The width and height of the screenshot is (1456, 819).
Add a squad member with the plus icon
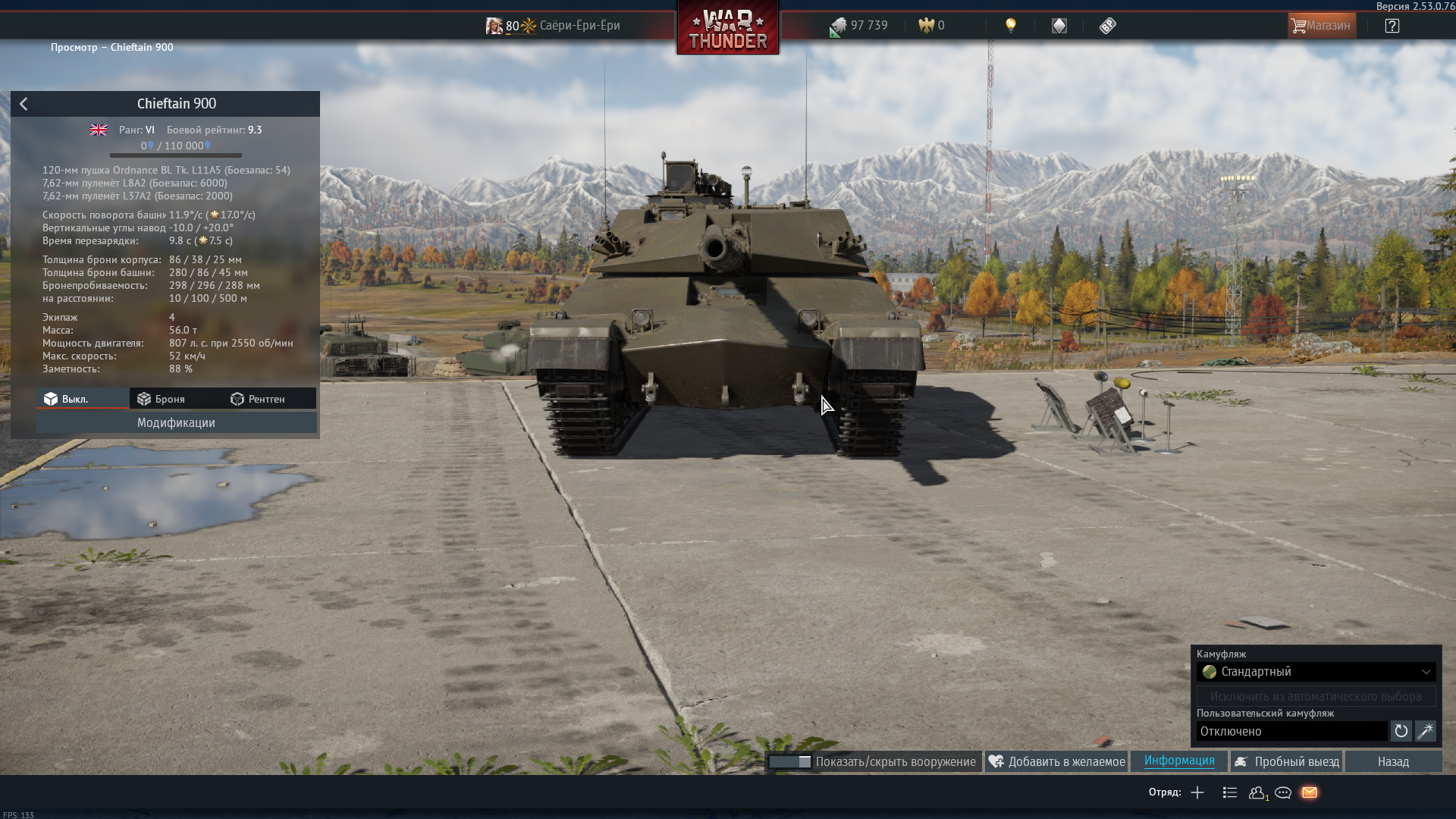tap(1197, 792)
